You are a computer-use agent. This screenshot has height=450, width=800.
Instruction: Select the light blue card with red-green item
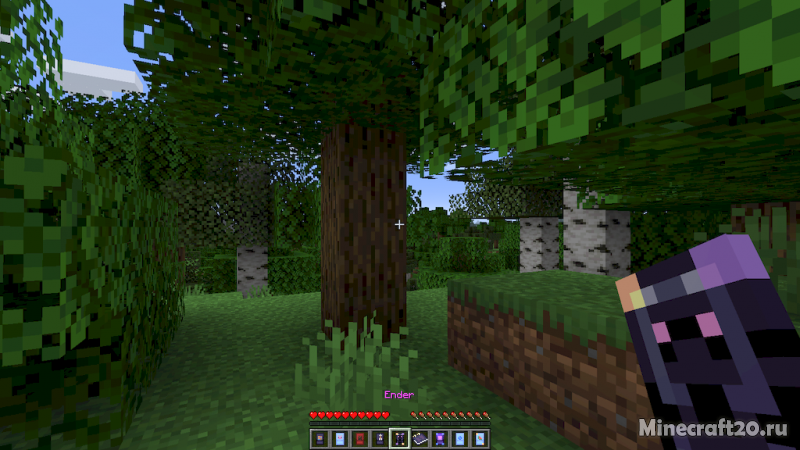coord(480,438)
